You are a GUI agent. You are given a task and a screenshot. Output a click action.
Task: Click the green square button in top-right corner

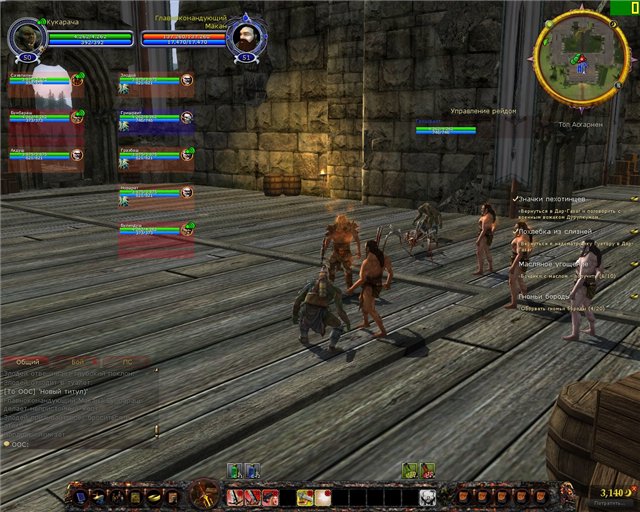[623, 6]
